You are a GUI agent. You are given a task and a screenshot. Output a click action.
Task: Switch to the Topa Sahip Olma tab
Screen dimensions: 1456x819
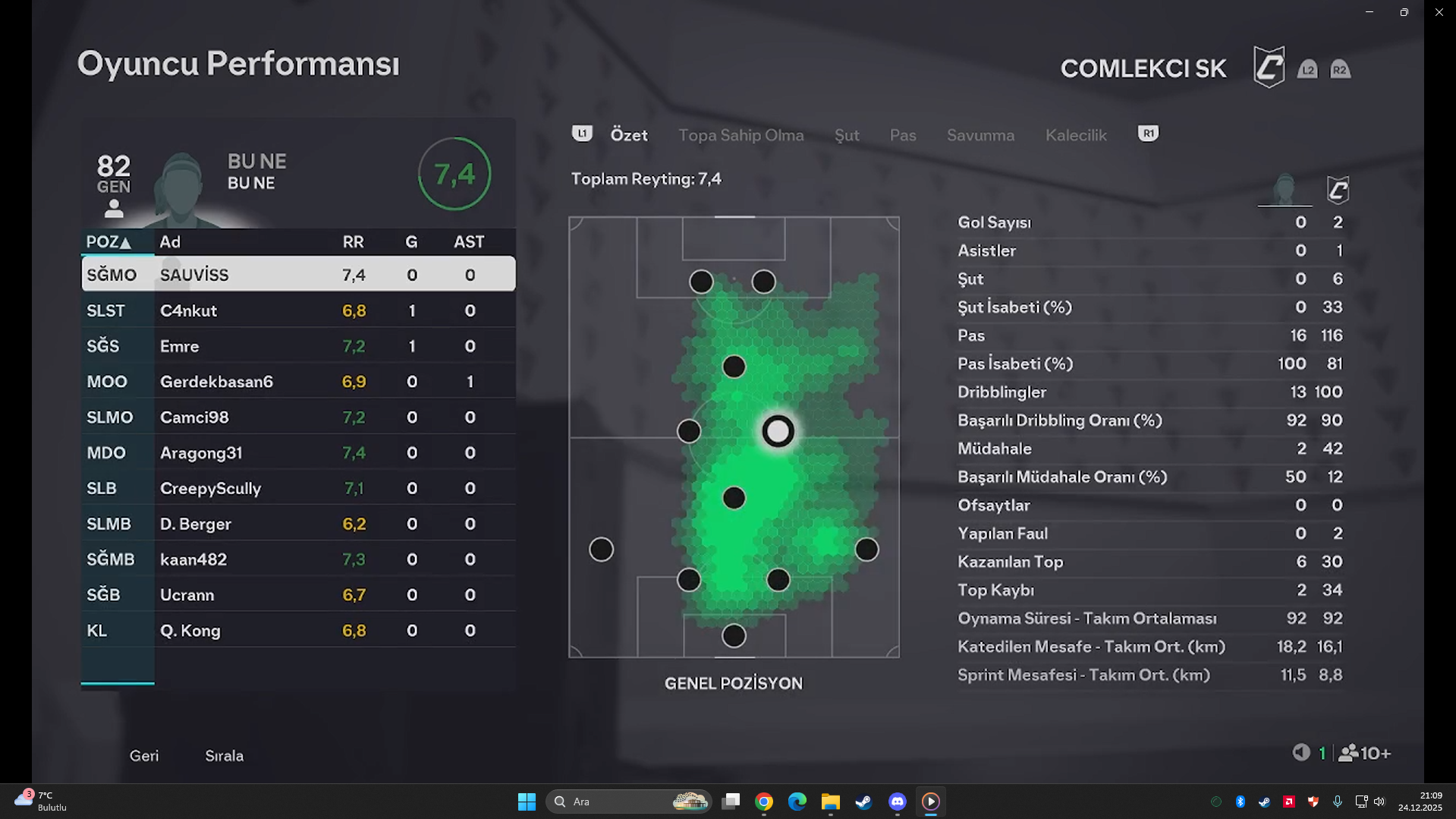coord(741,135)
